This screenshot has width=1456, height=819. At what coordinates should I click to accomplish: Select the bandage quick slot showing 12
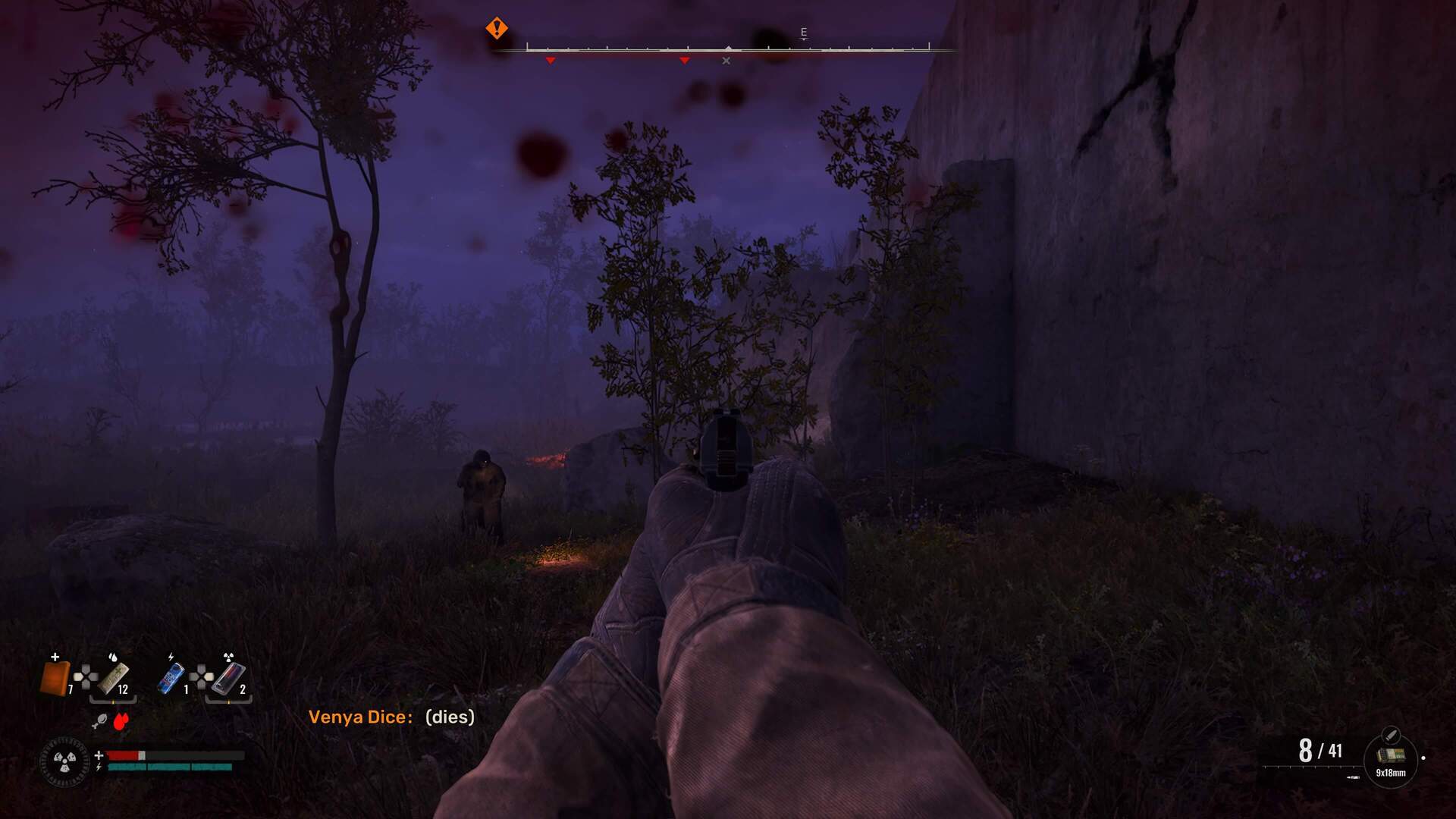click(x=115, y=679)
